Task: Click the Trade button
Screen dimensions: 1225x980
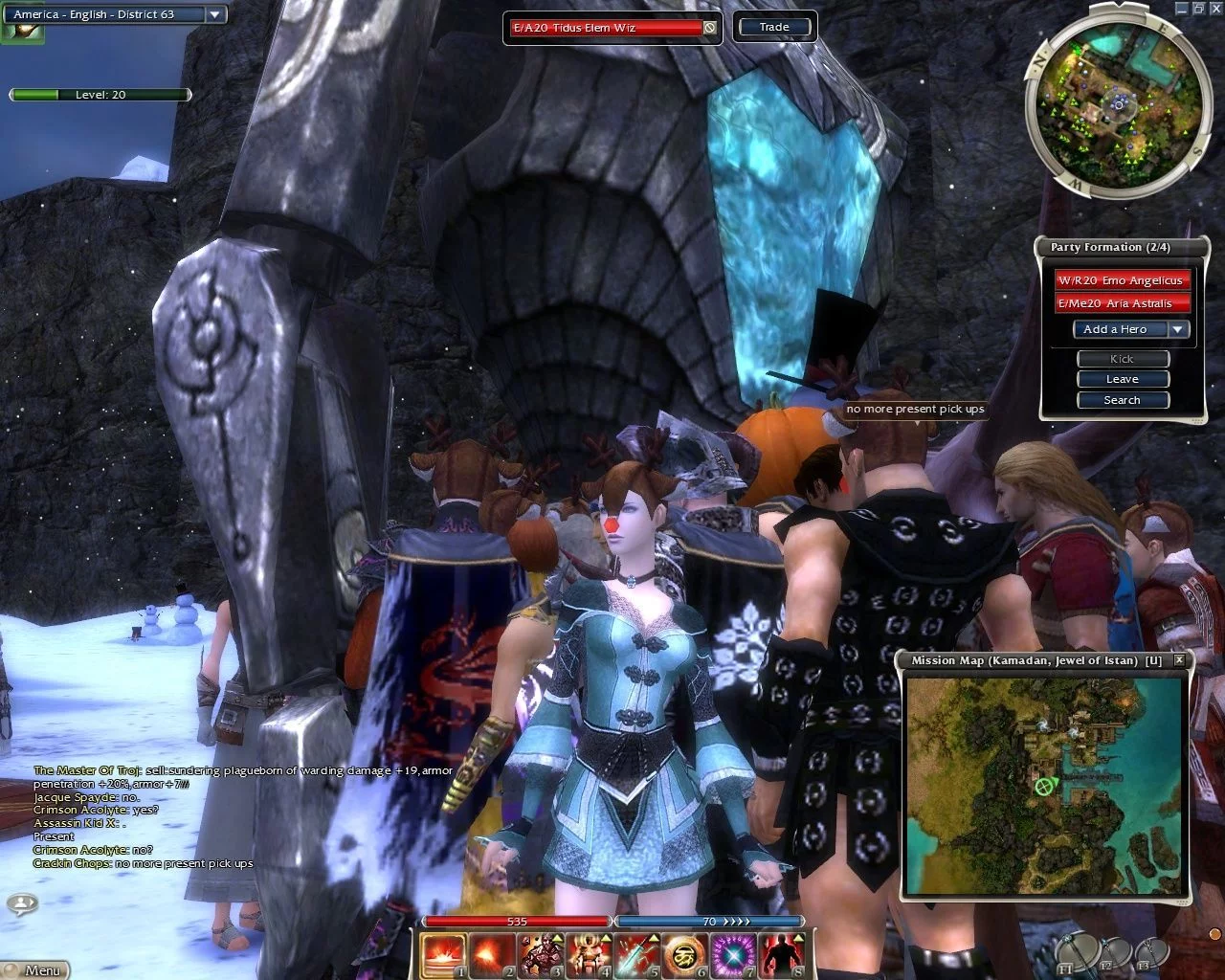Action: (774, 27)
